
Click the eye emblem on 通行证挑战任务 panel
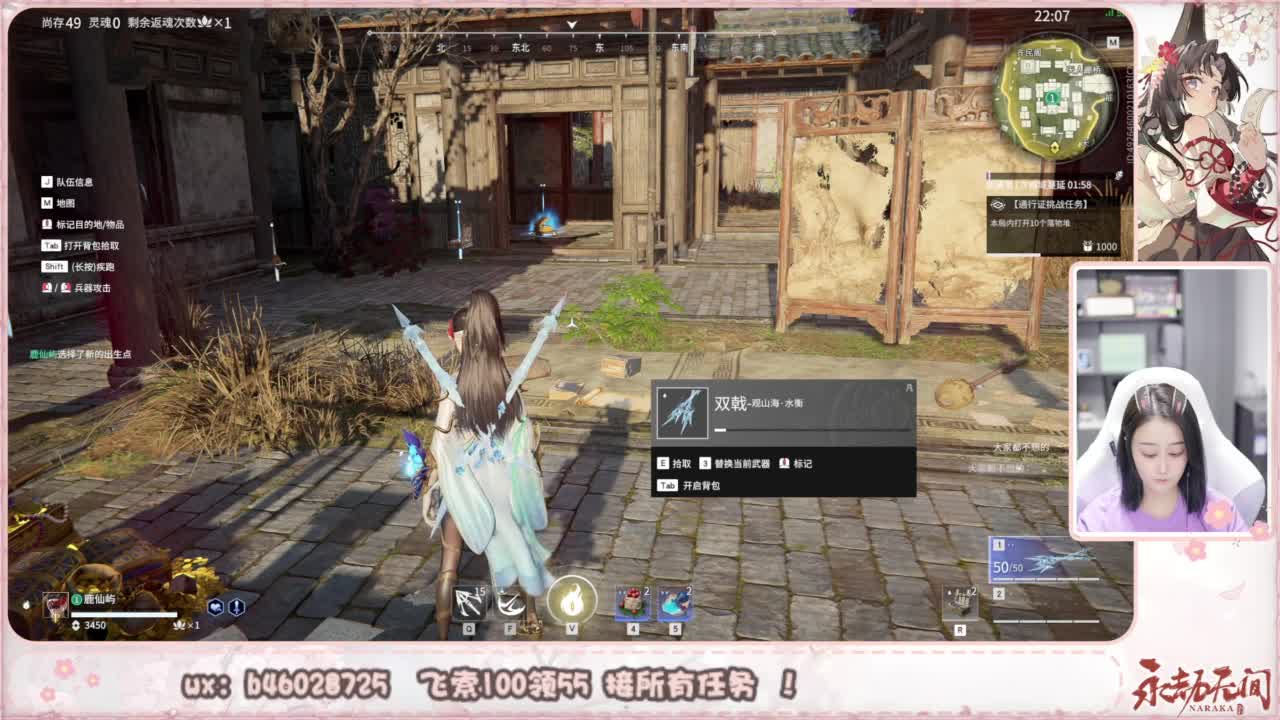click(x=998, y=204)
